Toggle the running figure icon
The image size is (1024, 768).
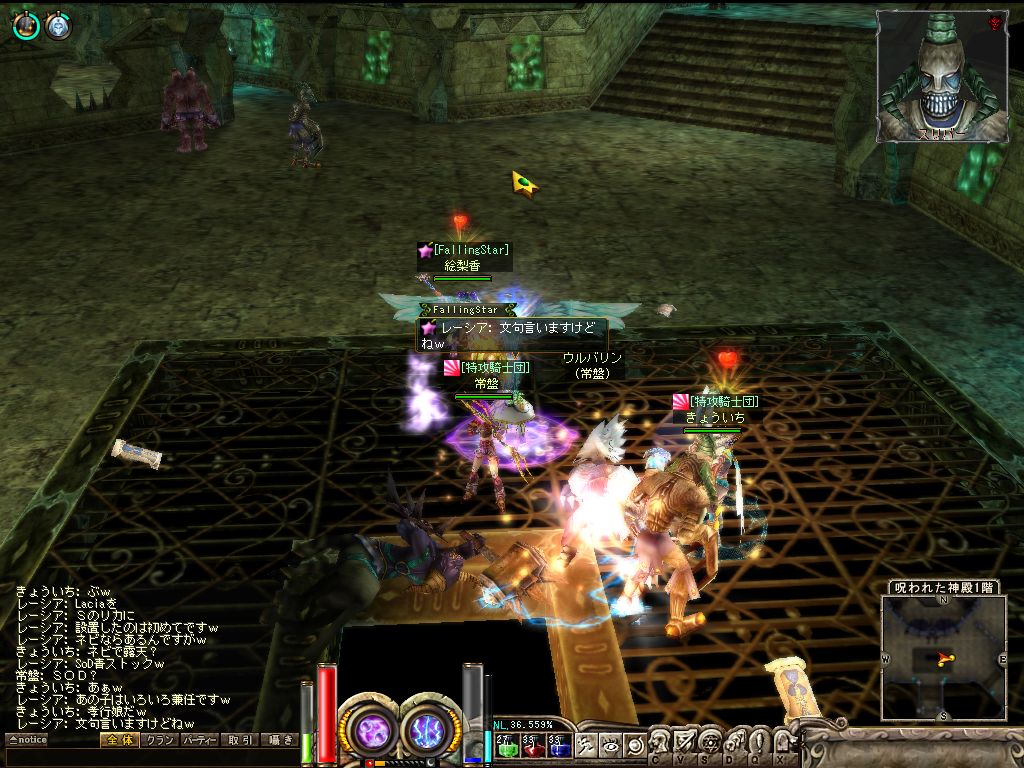pos(586,745)
